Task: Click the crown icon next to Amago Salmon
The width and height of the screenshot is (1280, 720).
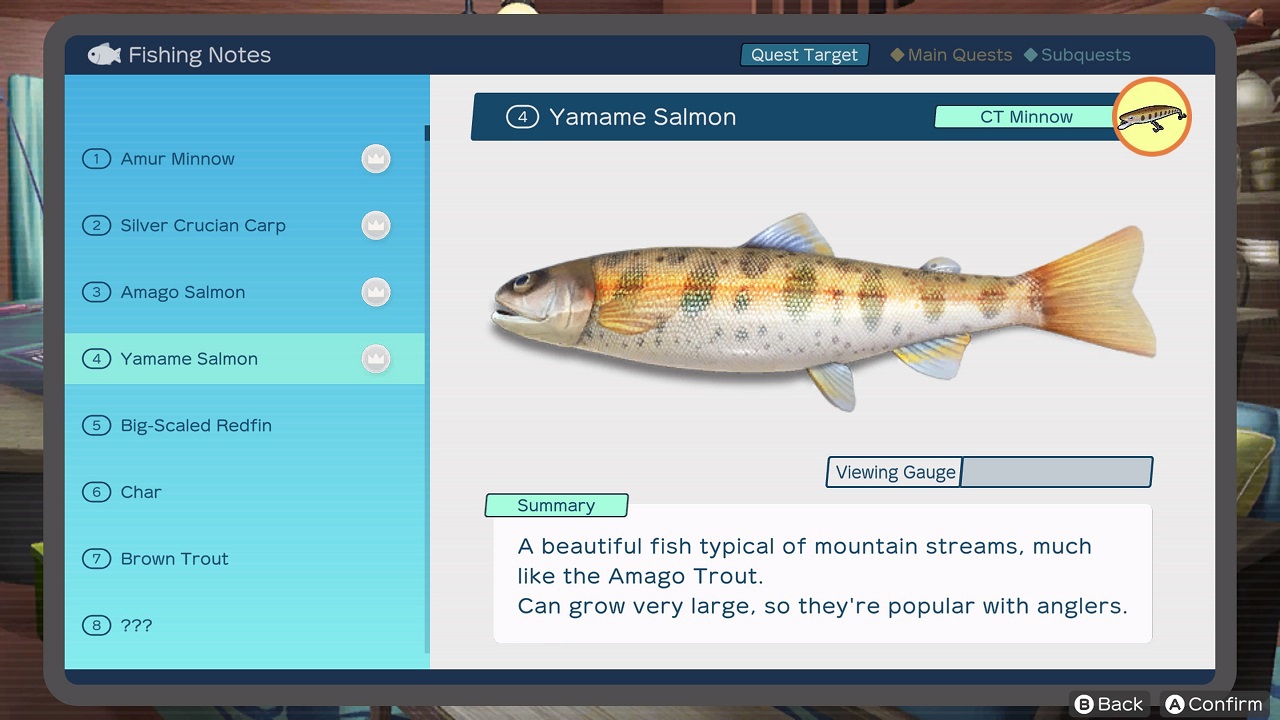Action: click(x=376, y=292)
